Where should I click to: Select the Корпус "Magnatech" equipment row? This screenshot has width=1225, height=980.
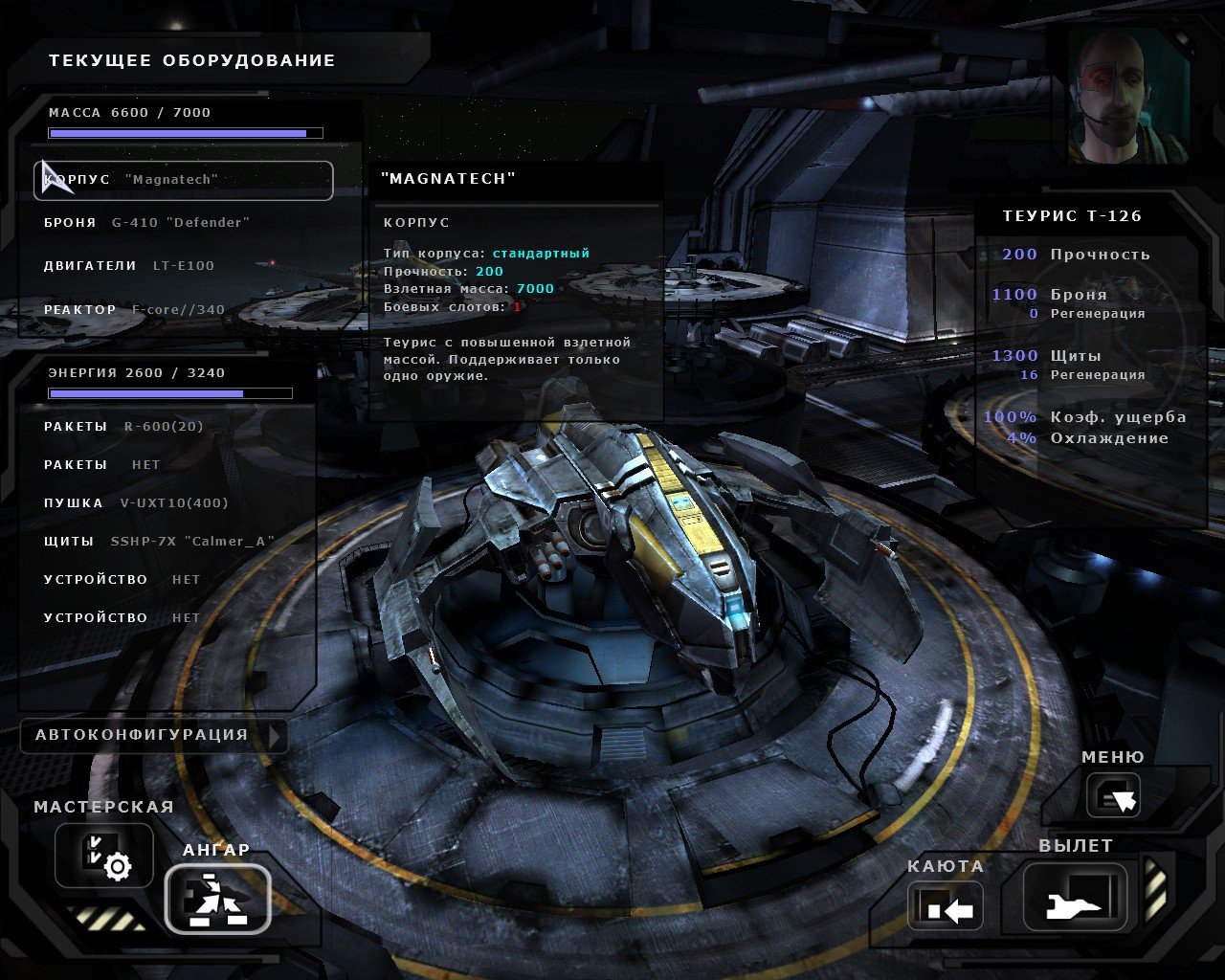click(x=183, y=180)
